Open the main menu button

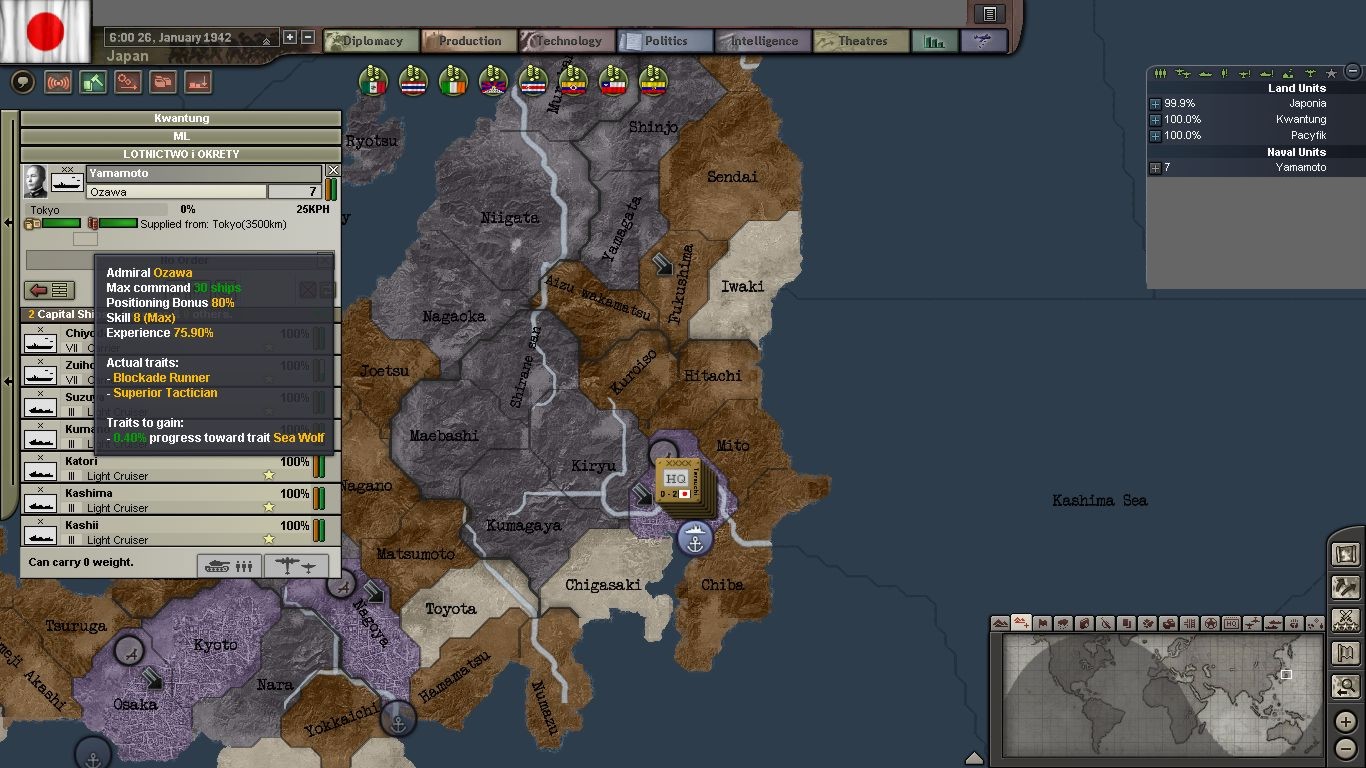(x=989, y=14)
